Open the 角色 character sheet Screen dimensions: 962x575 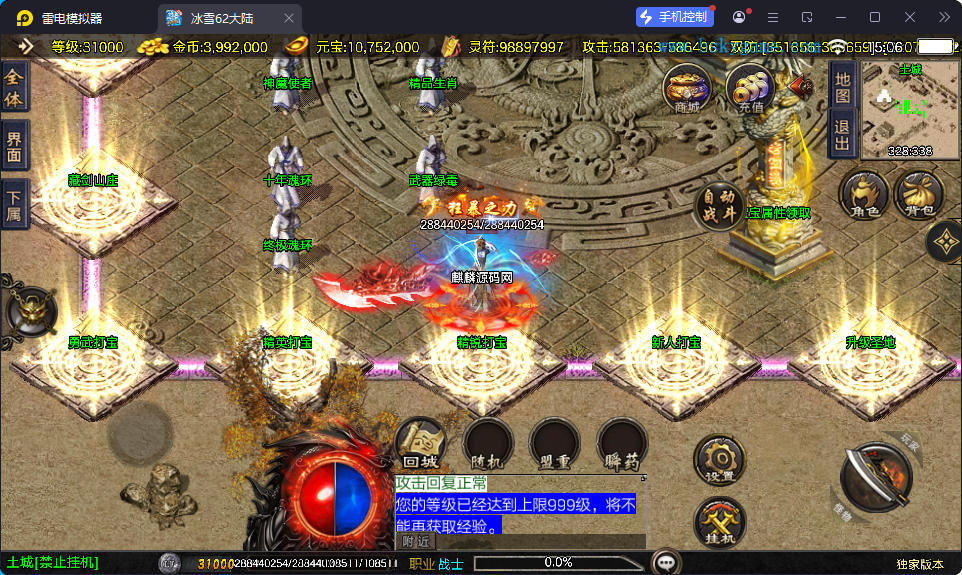[x=864, y=194]
